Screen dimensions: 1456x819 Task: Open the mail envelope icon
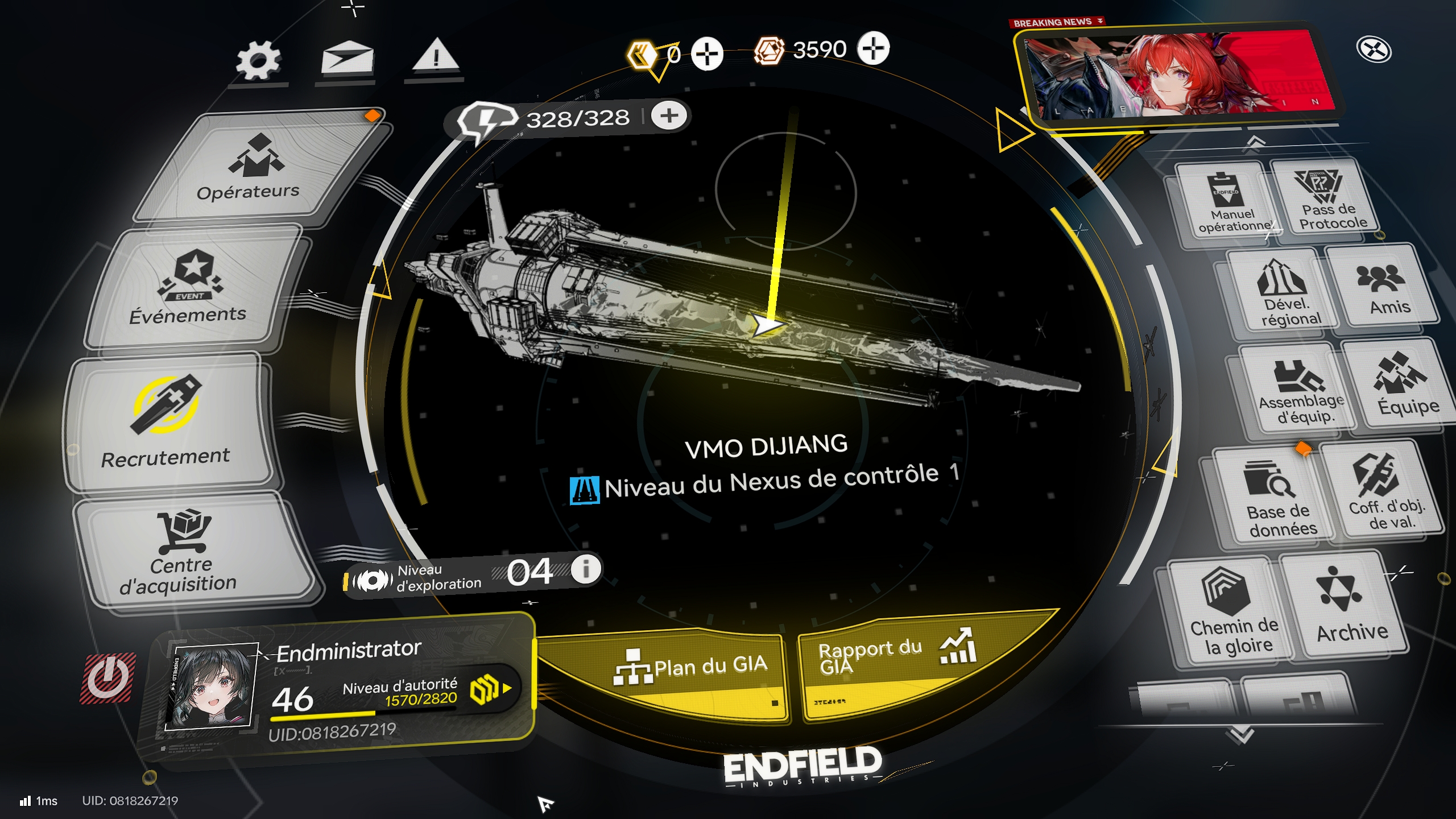(347, 59)
